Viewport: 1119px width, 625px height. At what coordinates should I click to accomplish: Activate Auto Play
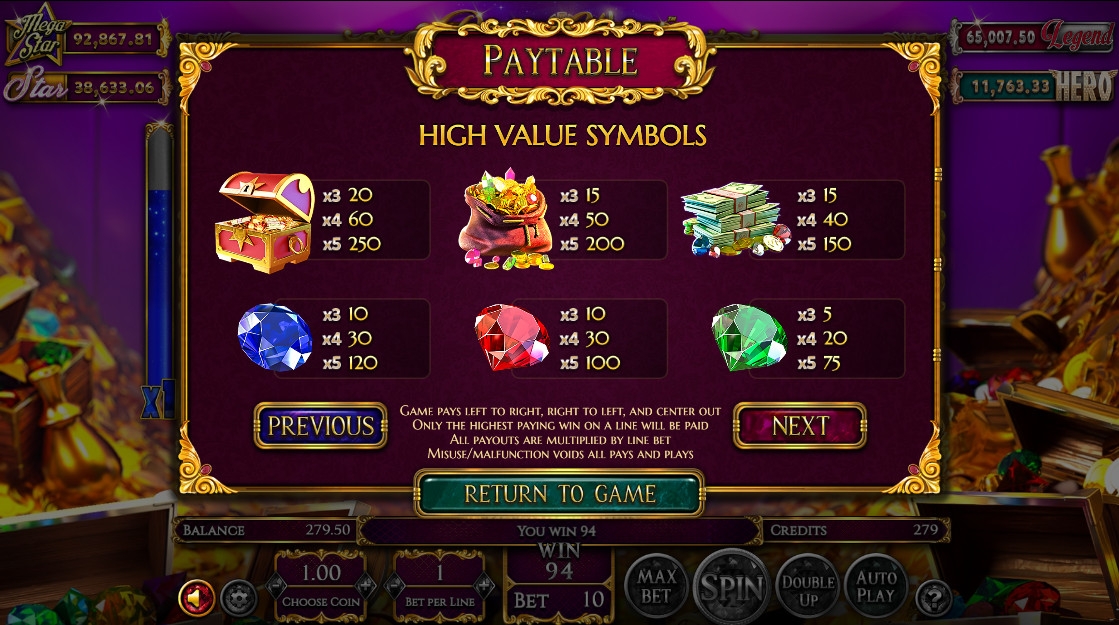click(876, 586)
